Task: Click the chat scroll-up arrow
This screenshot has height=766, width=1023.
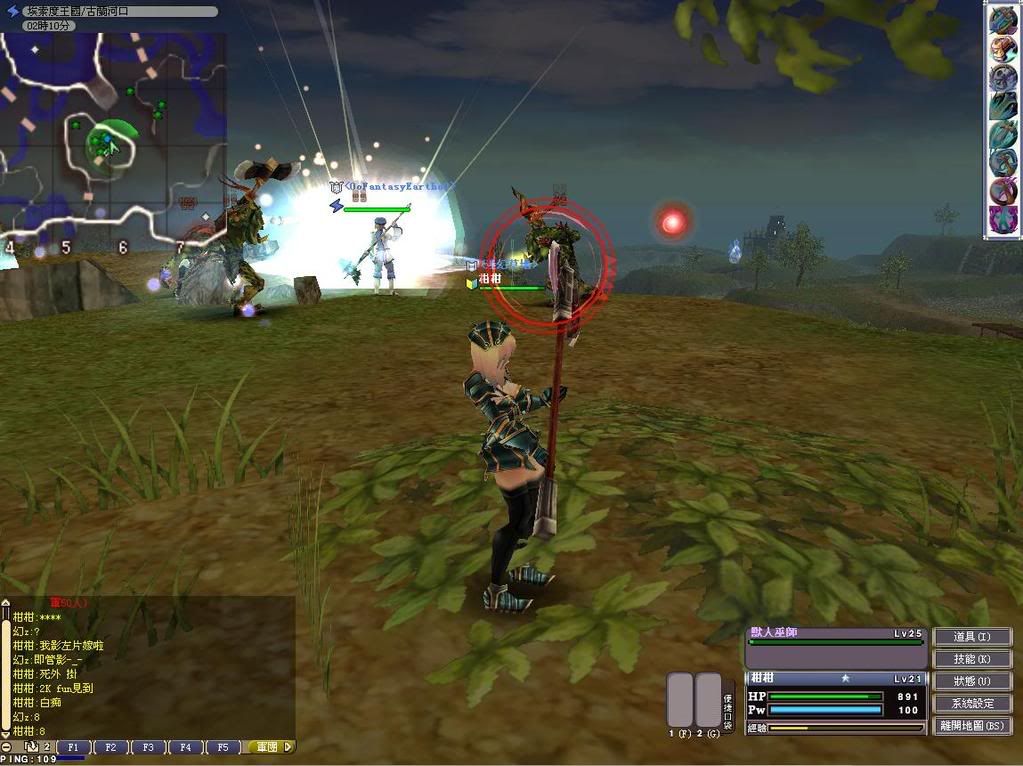Action: [6, 605]
